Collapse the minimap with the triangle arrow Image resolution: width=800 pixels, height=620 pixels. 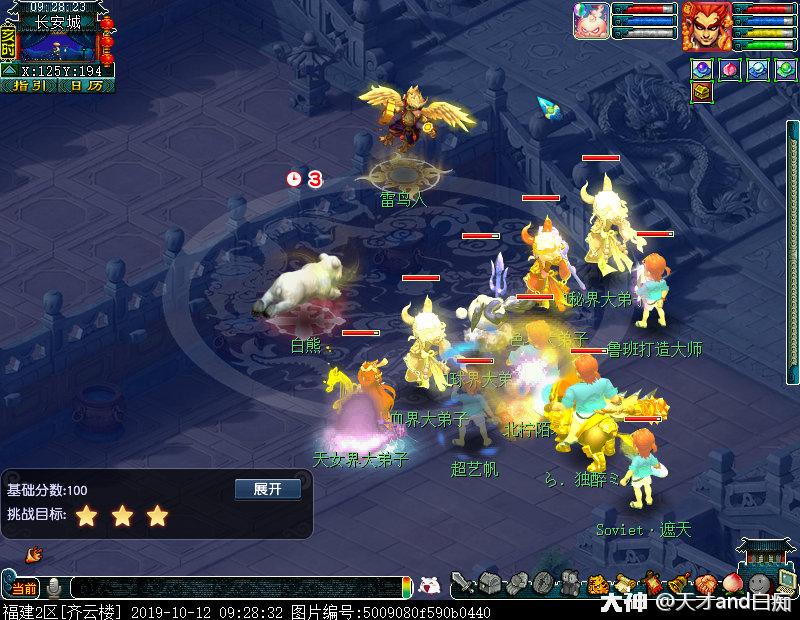click(8, 70)
